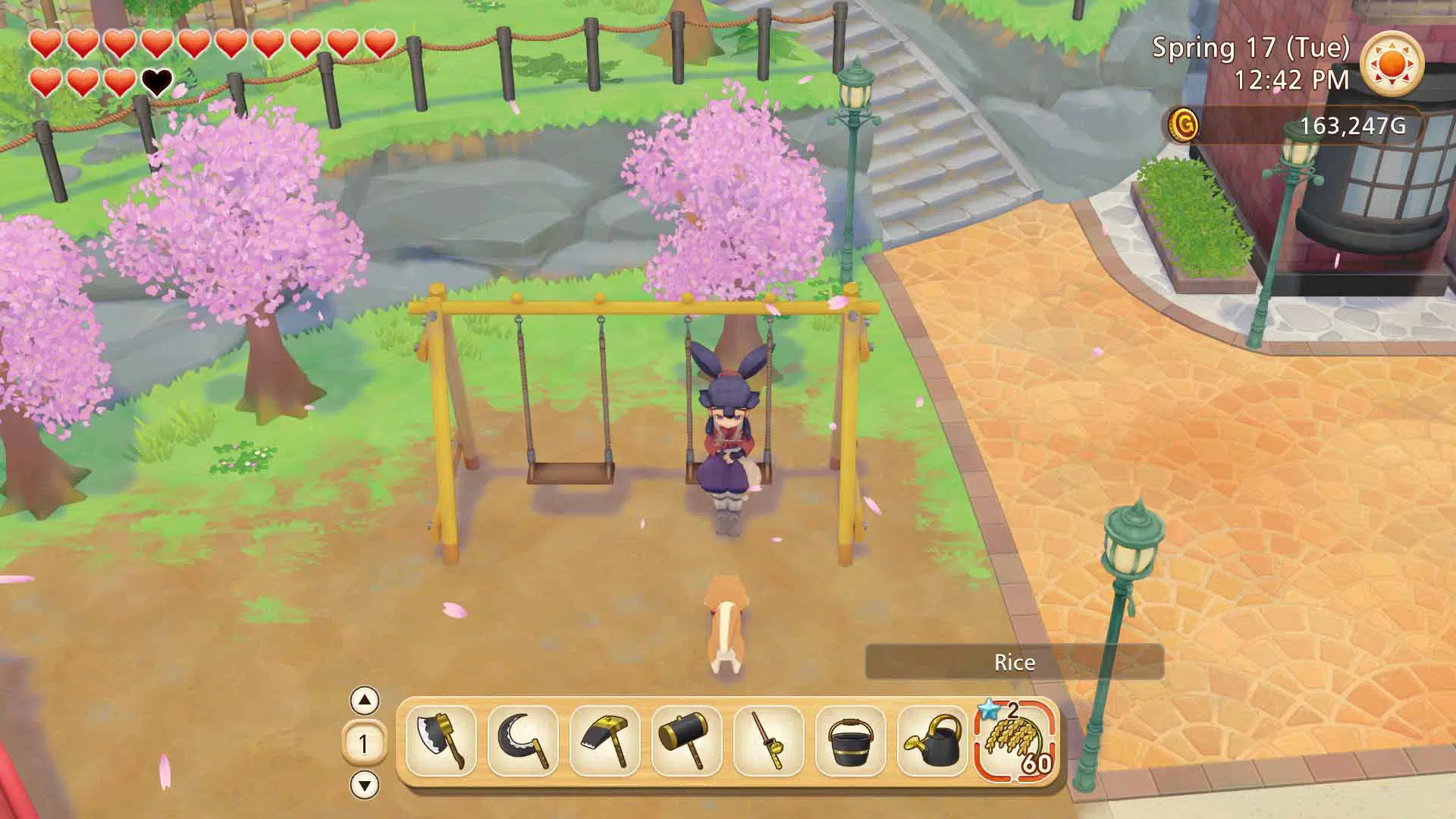Viewport: 1456px width, 819px height.
Task: Select the watering can slot
Action: [932, 741]
